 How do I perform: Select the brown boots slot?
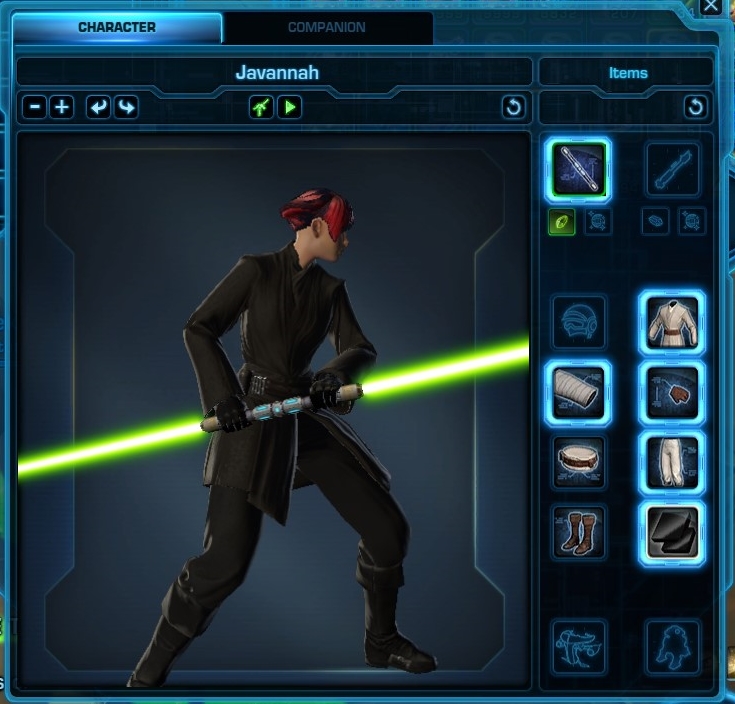pos(579,532)
